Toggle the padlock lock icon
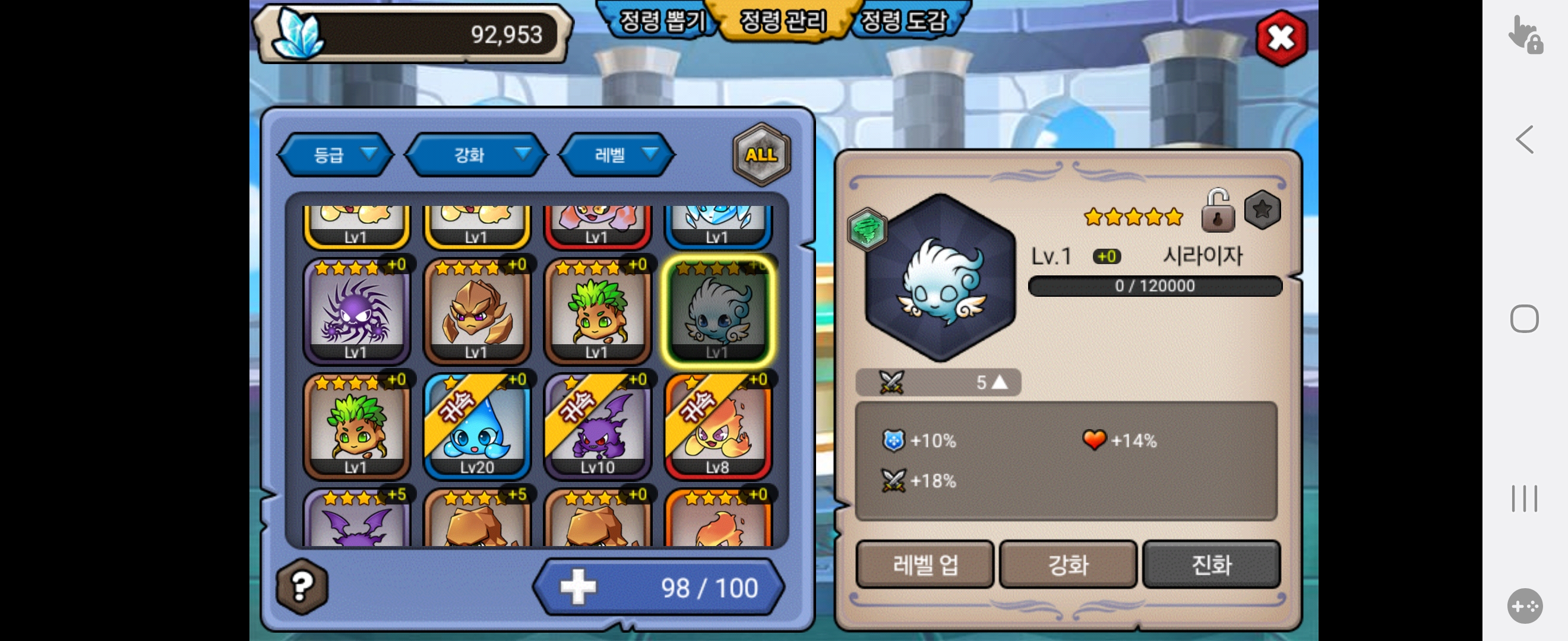Screen dimensions: 1568x641 1218,211
